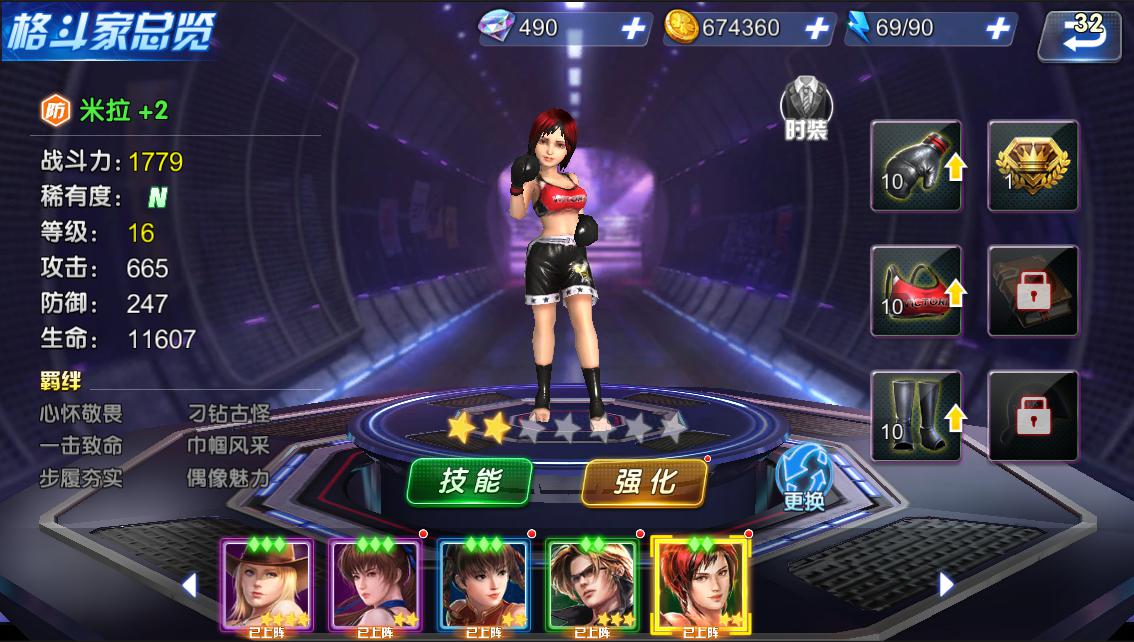
Task: Open the 技能 skills panel
Action: pyautogui.click(x=469, y=483)
